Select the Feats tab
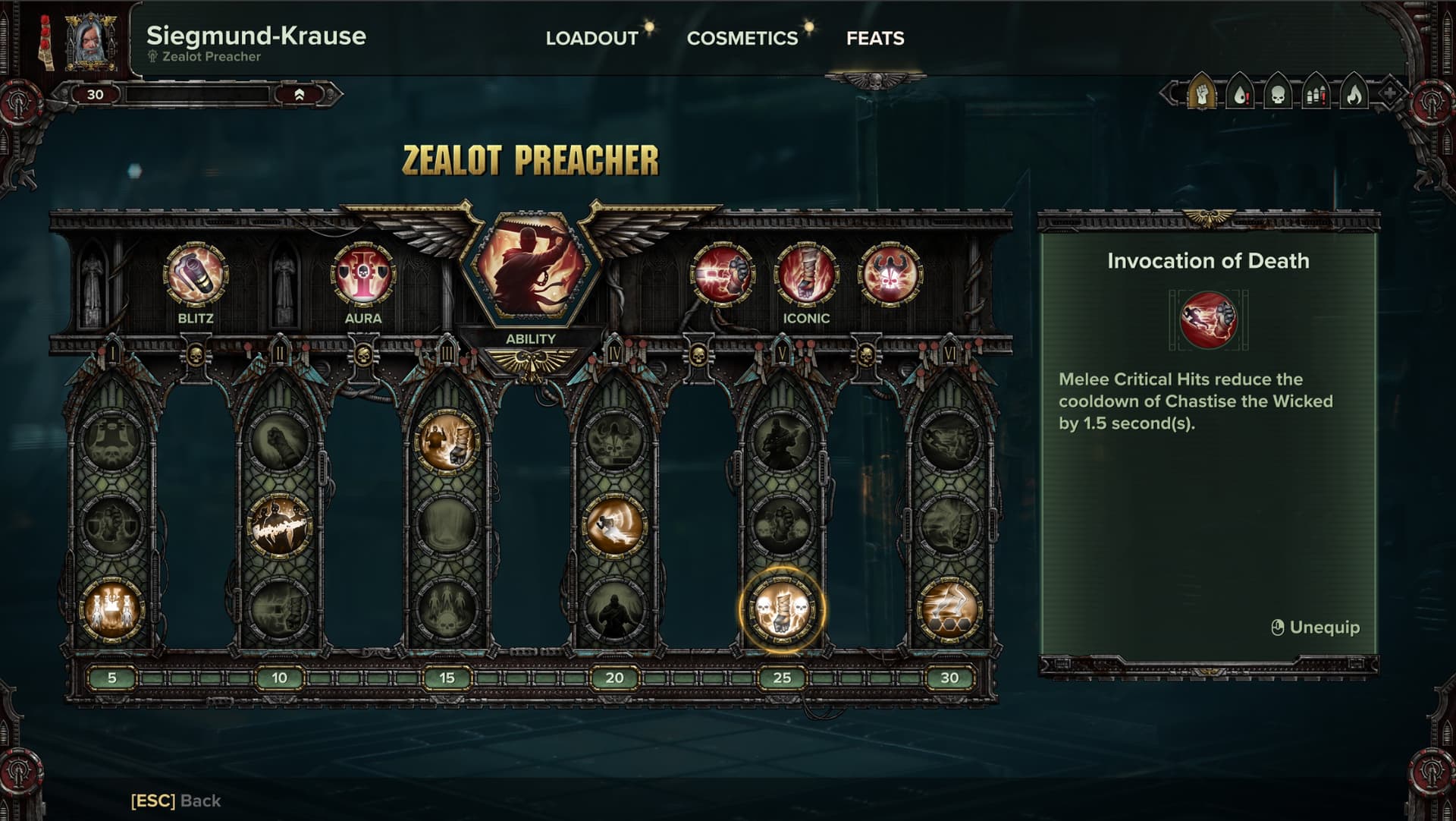Image resolution: width=1456 pixels, height=821 pixels. point(875,38)
